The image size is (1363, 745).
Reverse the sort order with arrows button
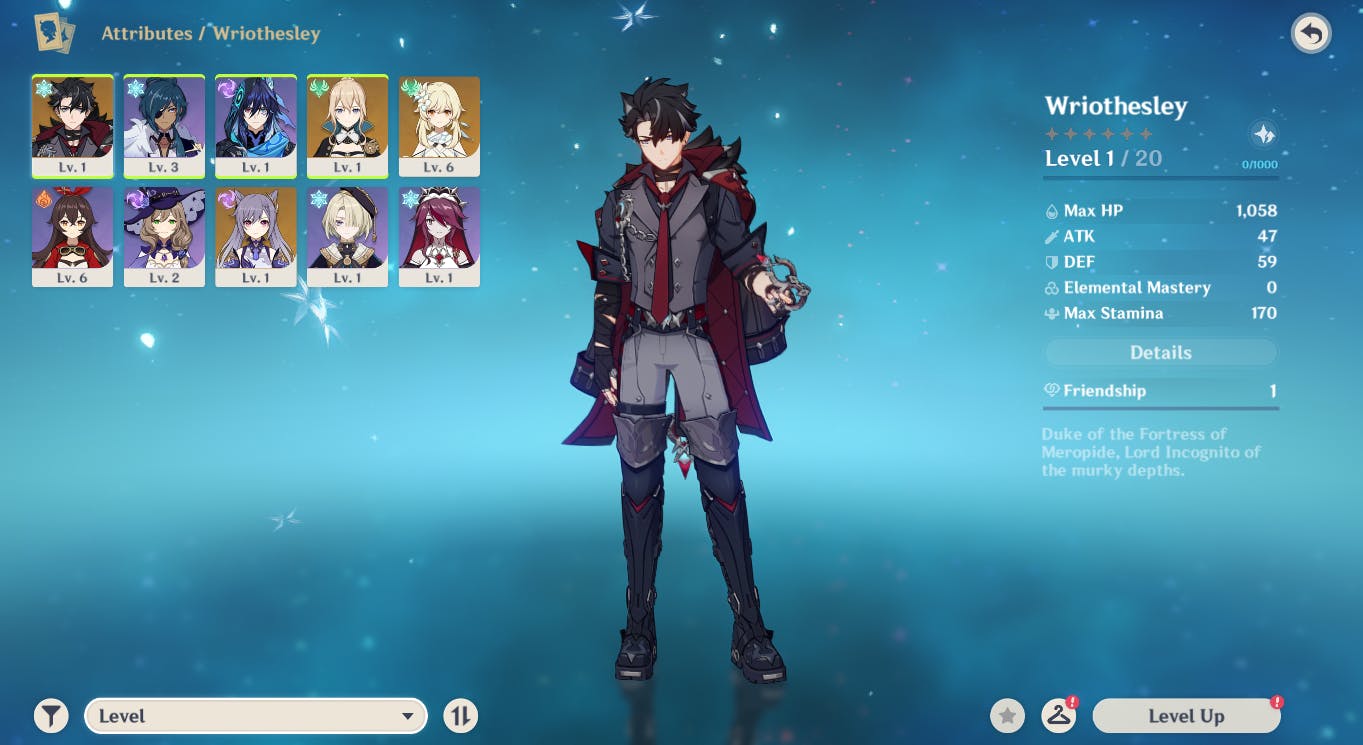click(x=461, y=716)
